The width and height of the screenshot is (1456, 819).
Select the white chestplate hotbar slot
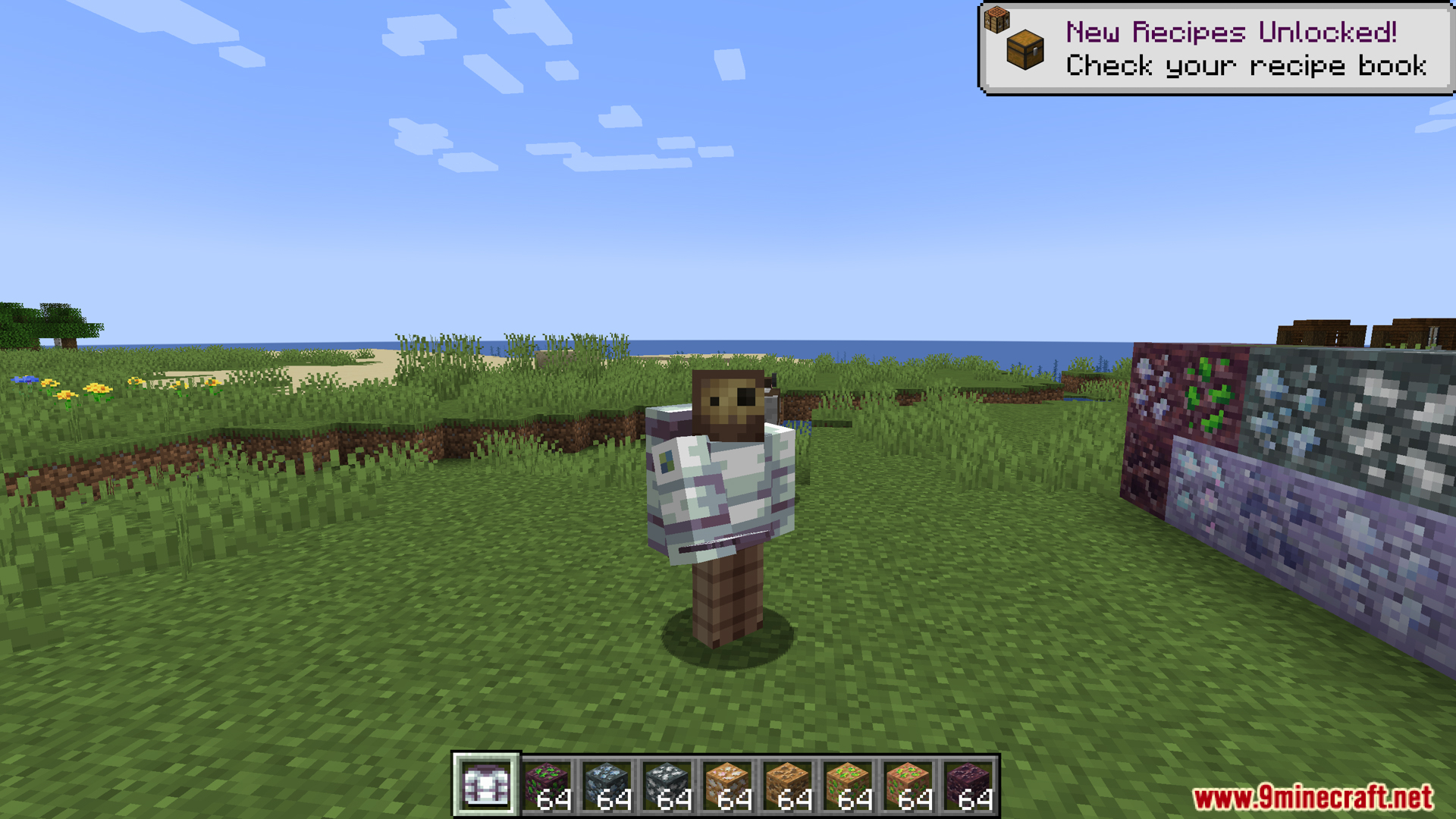(x=485, y=786)
